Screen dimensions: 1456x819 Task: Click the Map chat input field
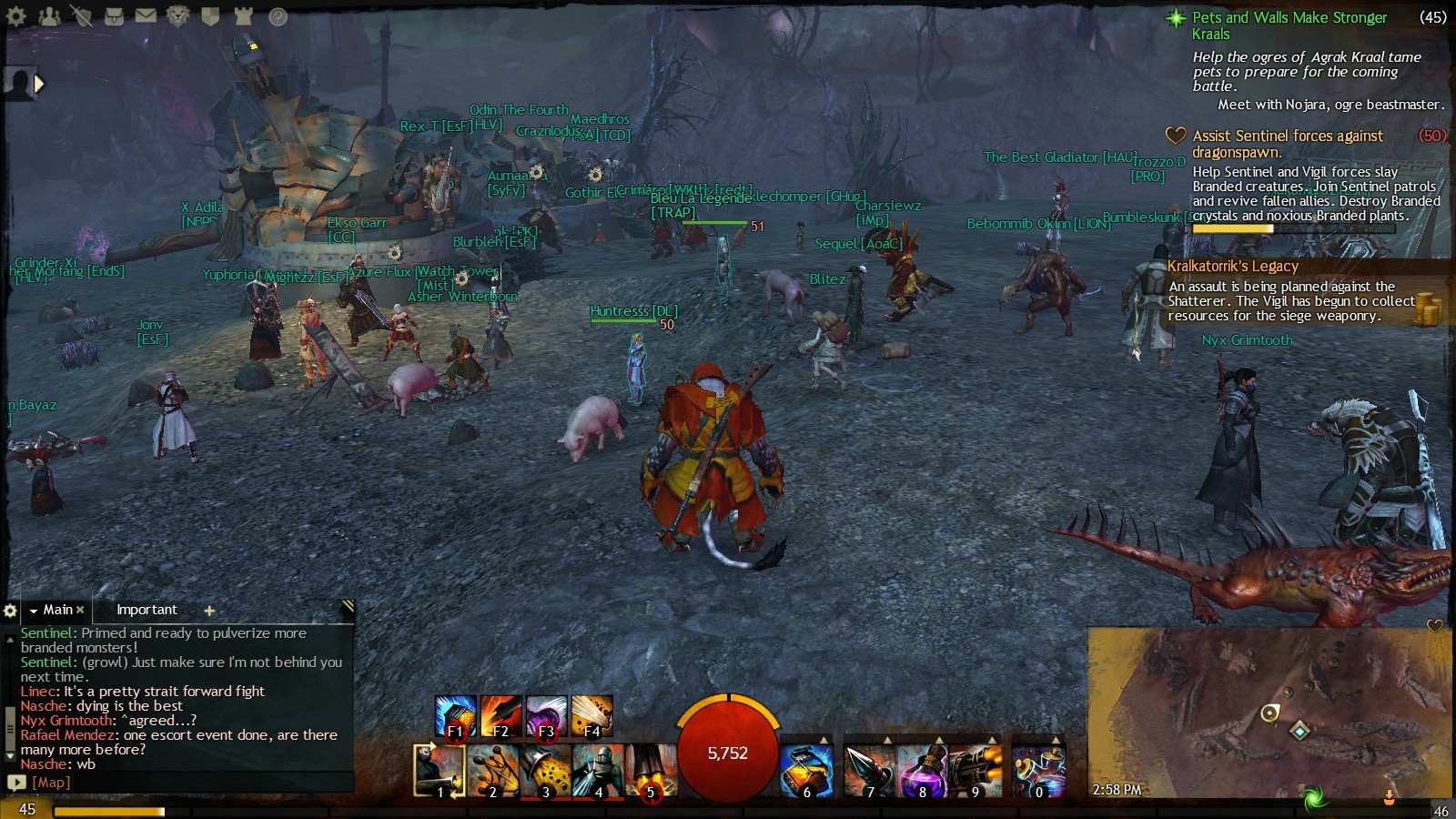(182, 783)
